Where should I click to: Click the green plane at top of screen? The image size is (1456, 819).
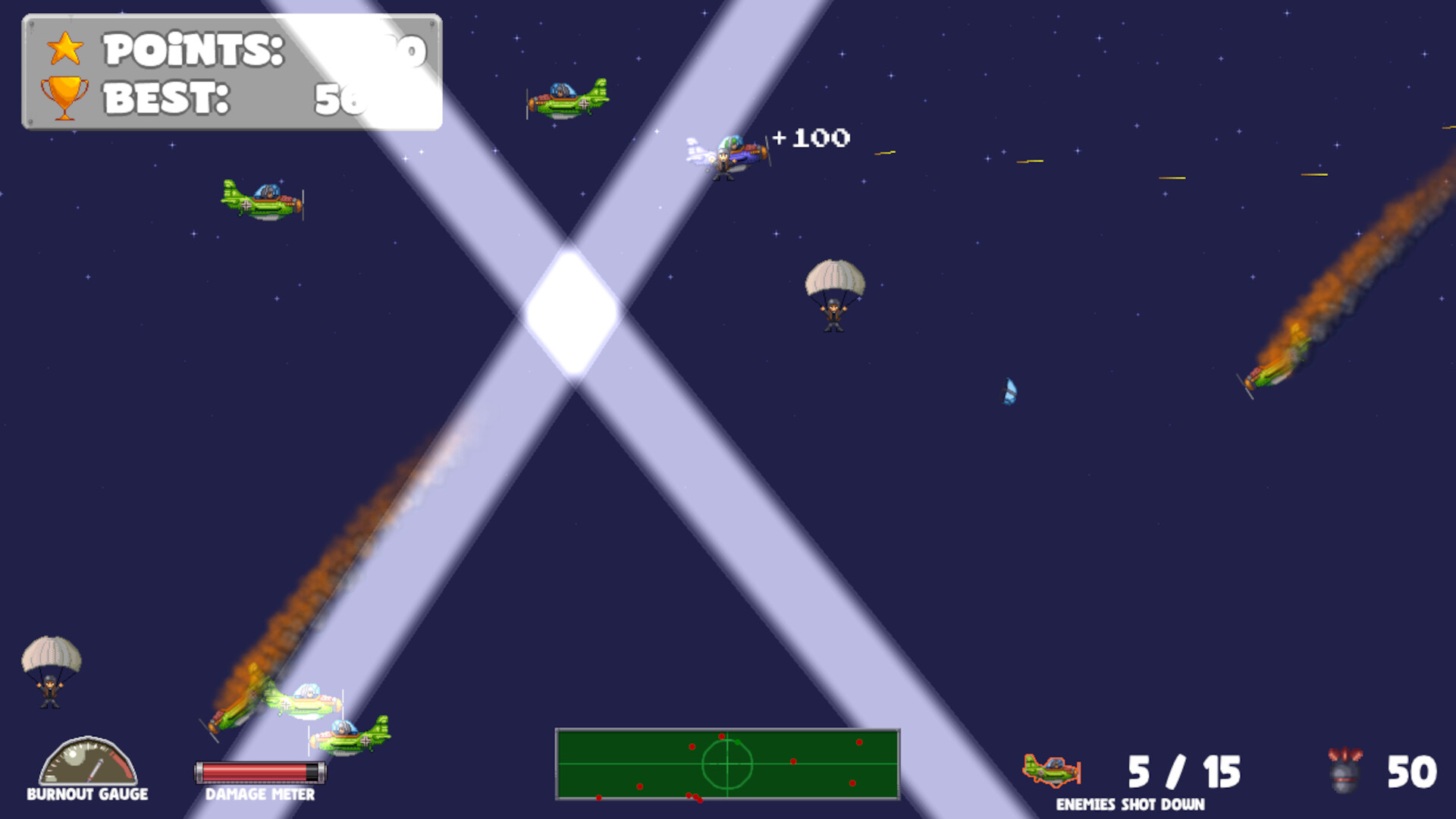point(565,96)
